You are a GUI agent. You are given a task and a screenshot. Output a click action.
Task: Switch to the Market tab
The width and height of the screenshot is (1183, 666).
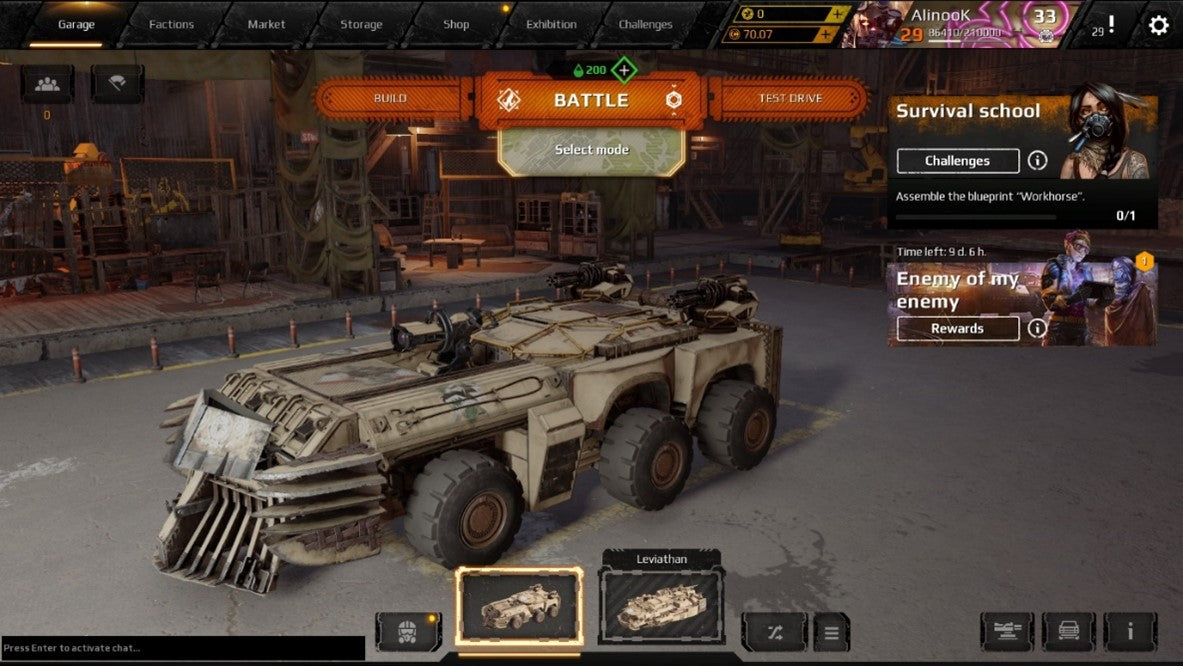click(266, 24)
